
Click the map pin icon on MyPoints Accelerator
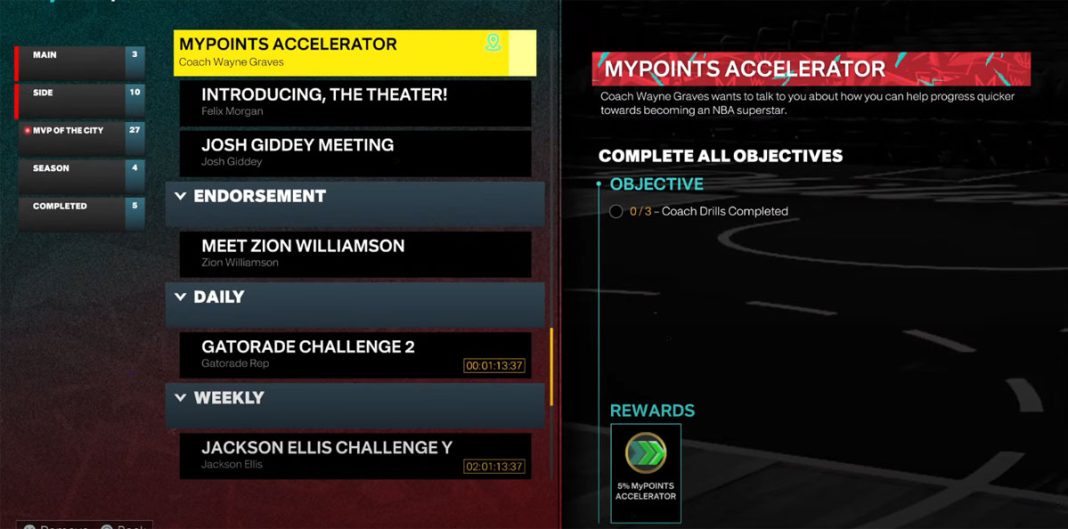point(492,43)
